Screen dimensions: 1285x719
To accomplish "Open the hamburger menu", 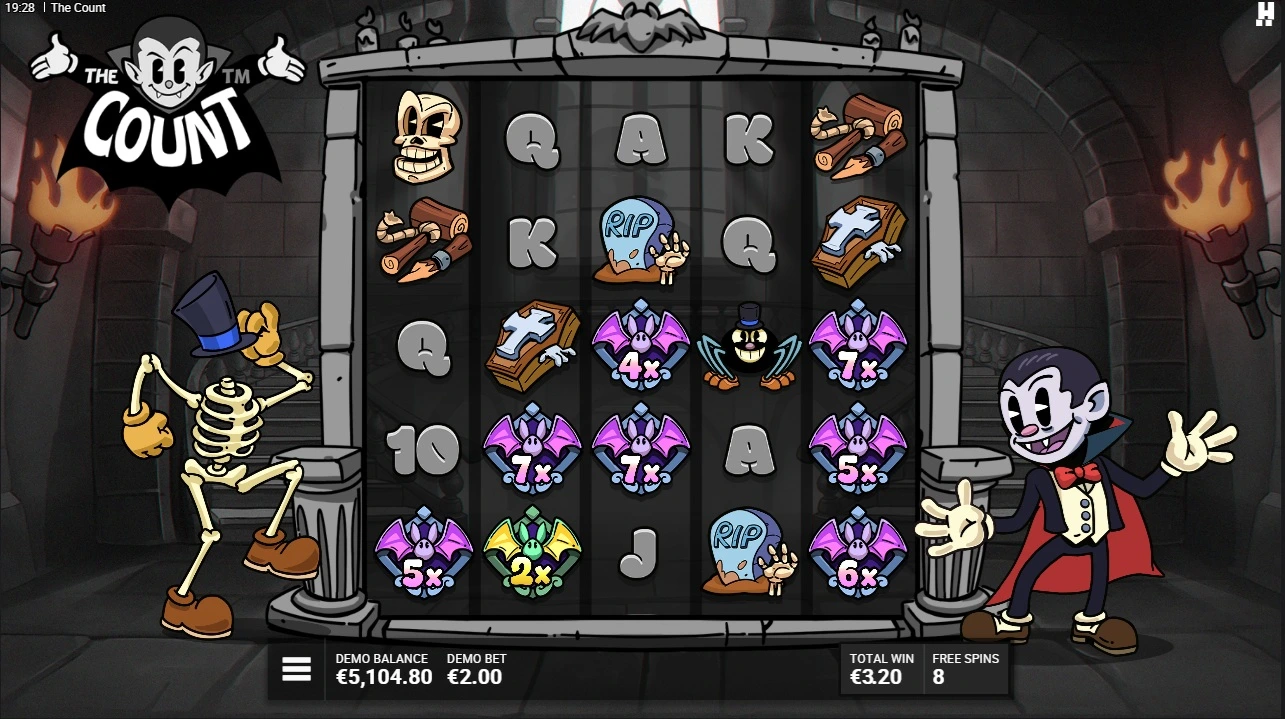I will [296, 669].
